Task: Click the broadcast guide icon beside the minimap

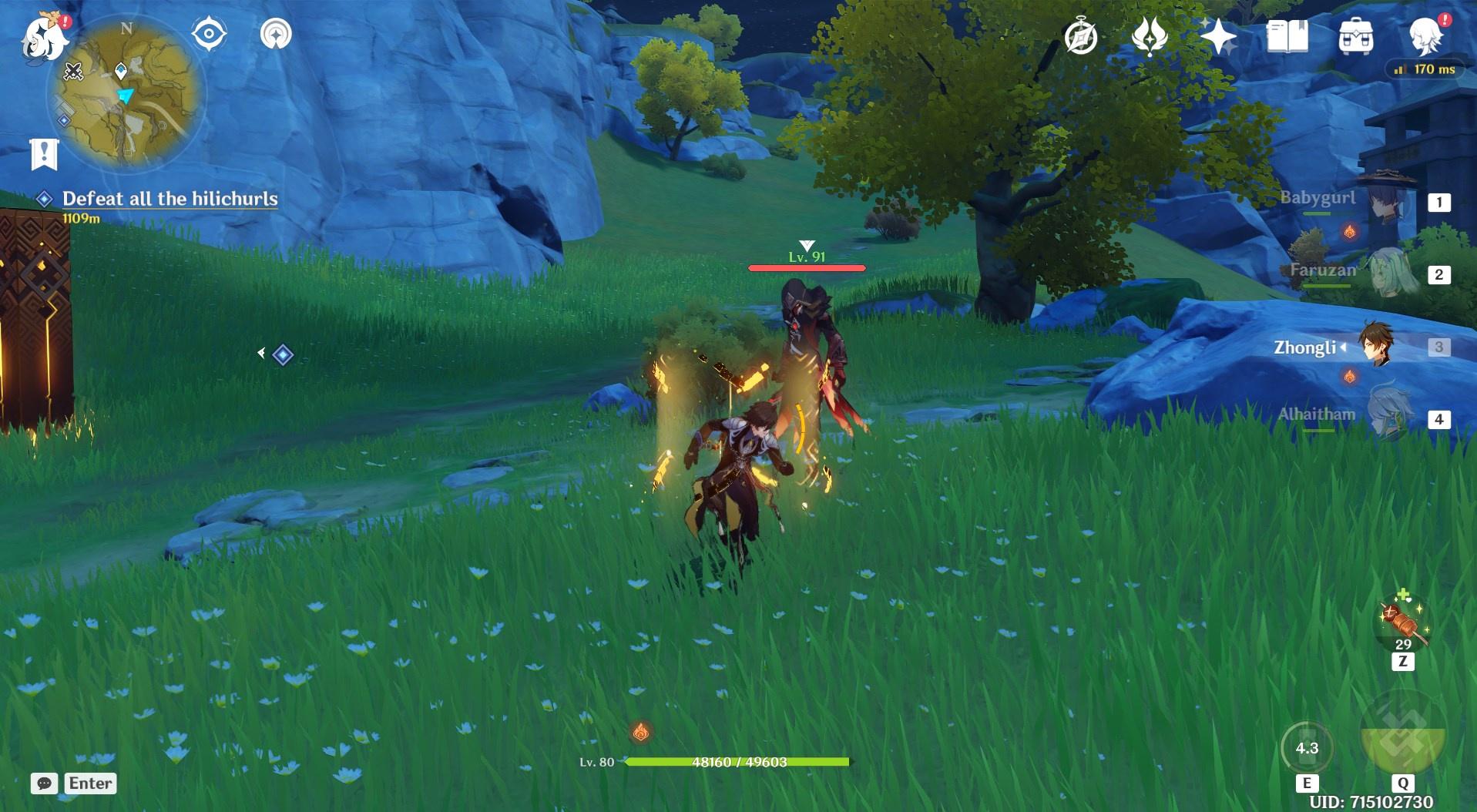Action: [x=277, y=33]
